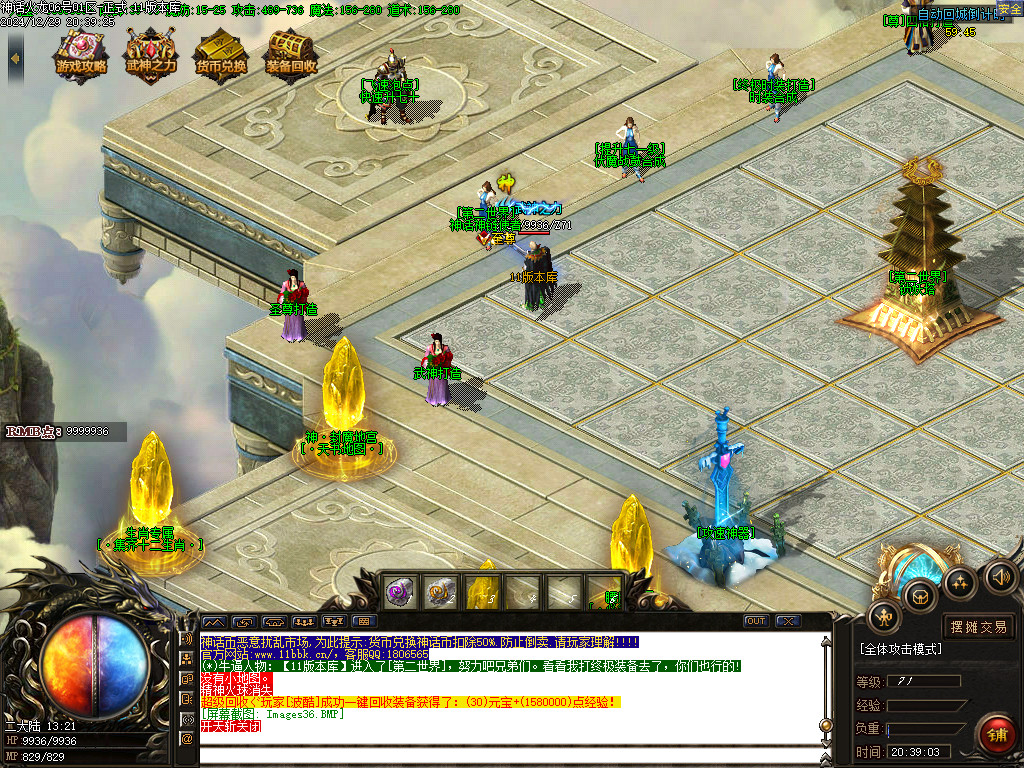Screen dimensions: 1024x768
Task: Open the character panel via the figure icon
Action: point(884,617)
